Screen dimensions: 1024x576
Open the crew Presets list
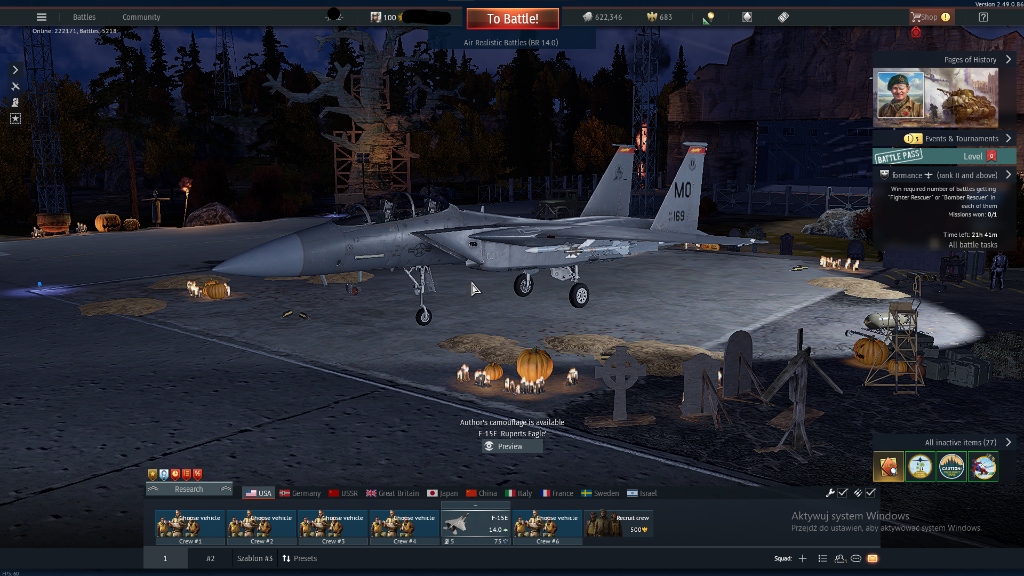pyautogui.click(x=300, y=558)
